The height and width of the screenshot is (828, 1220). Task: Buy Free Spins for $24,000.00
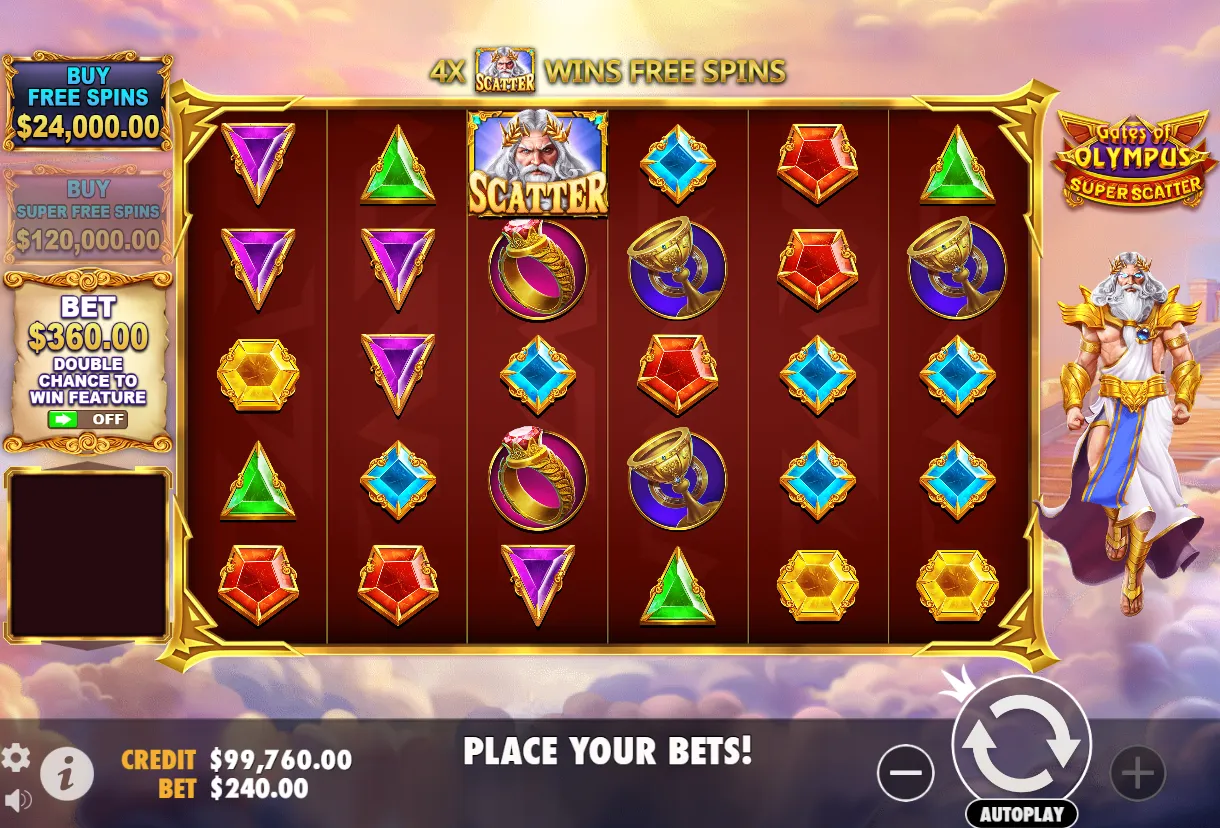click(x=88, y=102)
